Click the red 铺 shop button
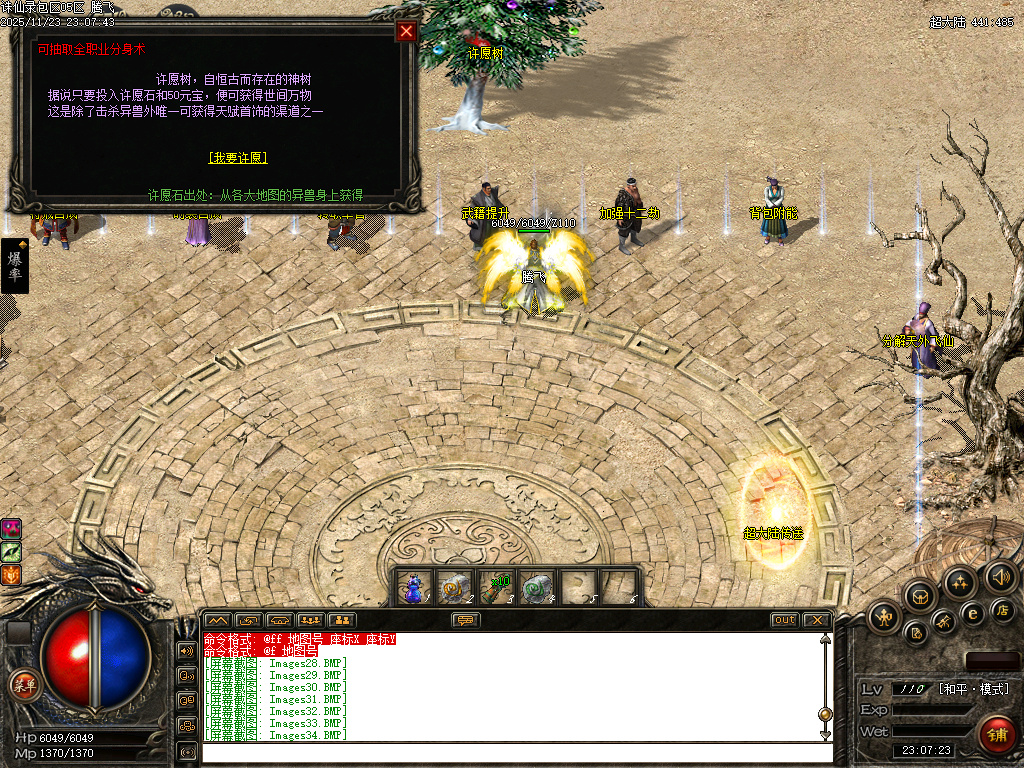The width and height of the screenshot is (1024, 768). point(996,735)
